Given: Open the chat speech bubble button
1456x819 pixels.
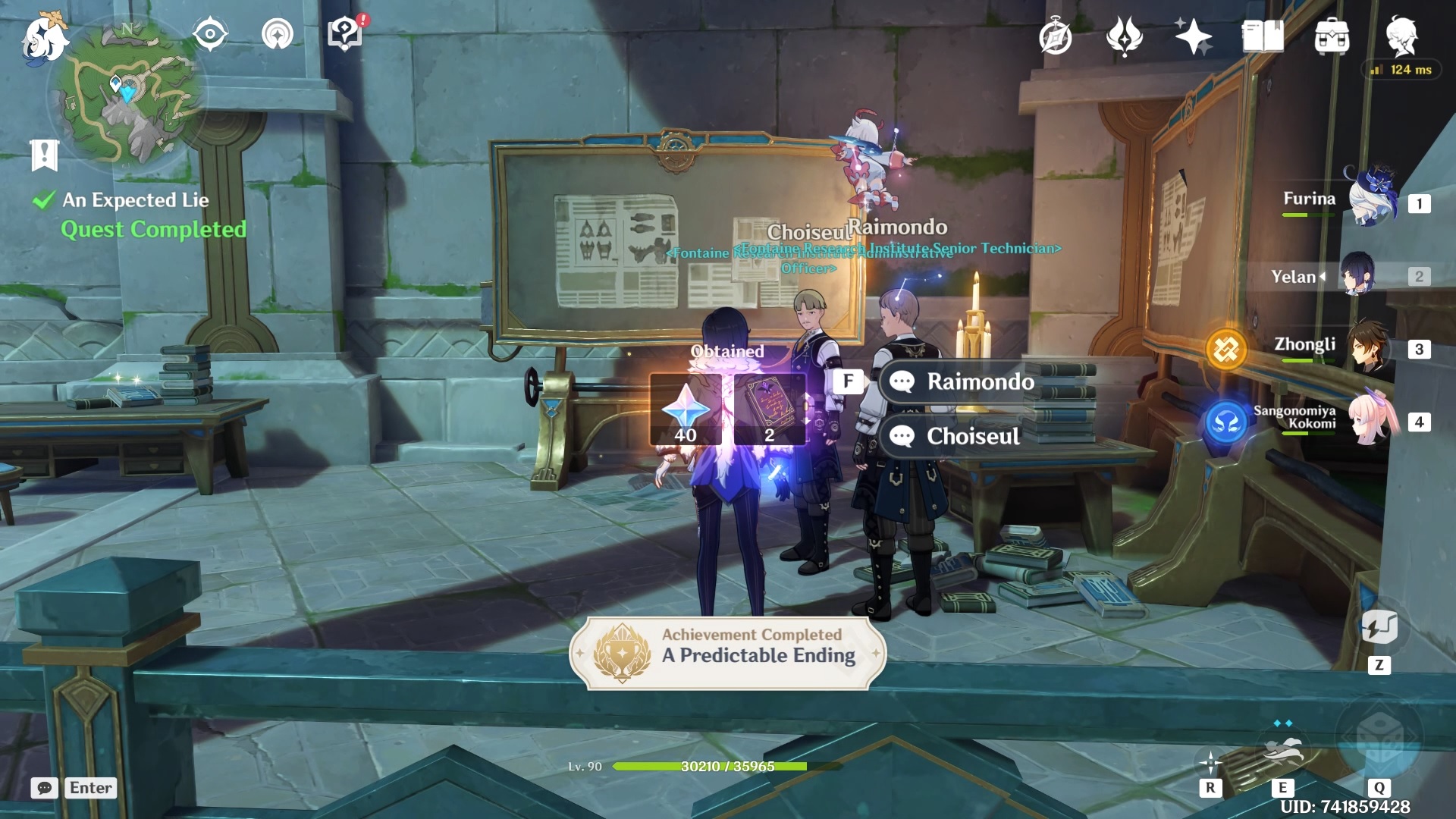Looking at the screenshot, I should 44,788.
